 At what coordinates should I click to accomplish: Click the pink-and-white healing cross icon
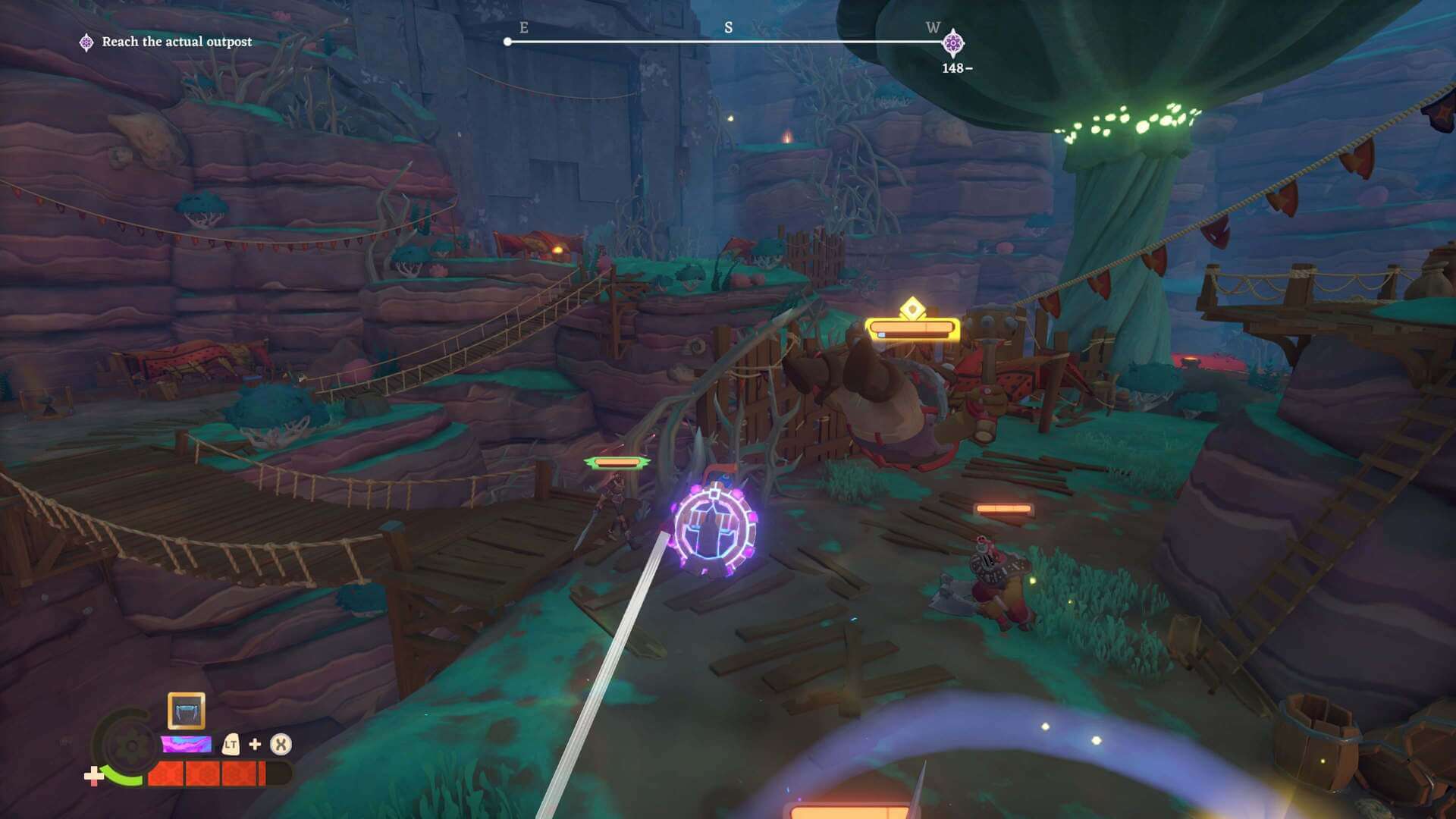(93, 776)
